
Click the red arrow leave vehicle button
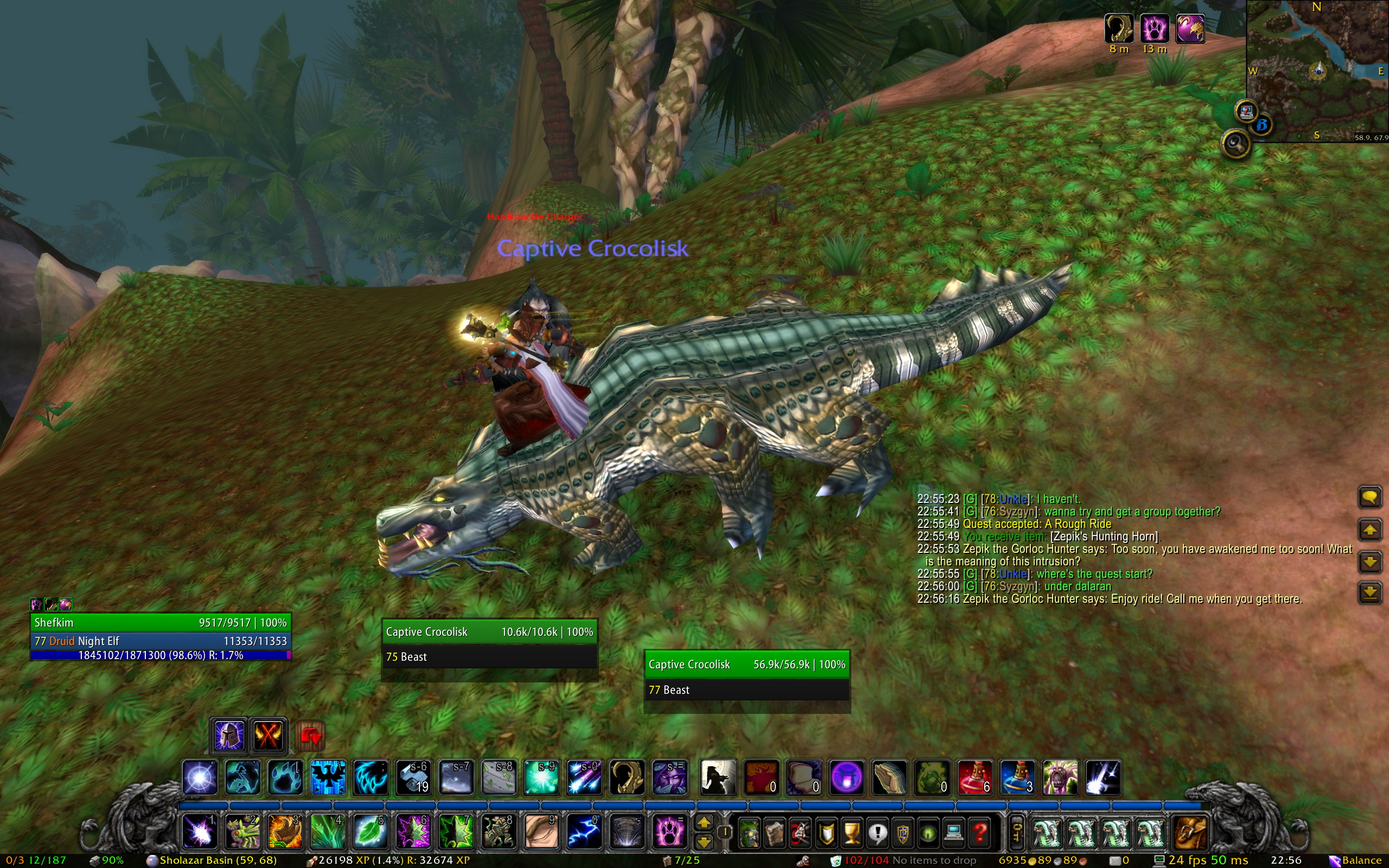click(x=310, y=736)
